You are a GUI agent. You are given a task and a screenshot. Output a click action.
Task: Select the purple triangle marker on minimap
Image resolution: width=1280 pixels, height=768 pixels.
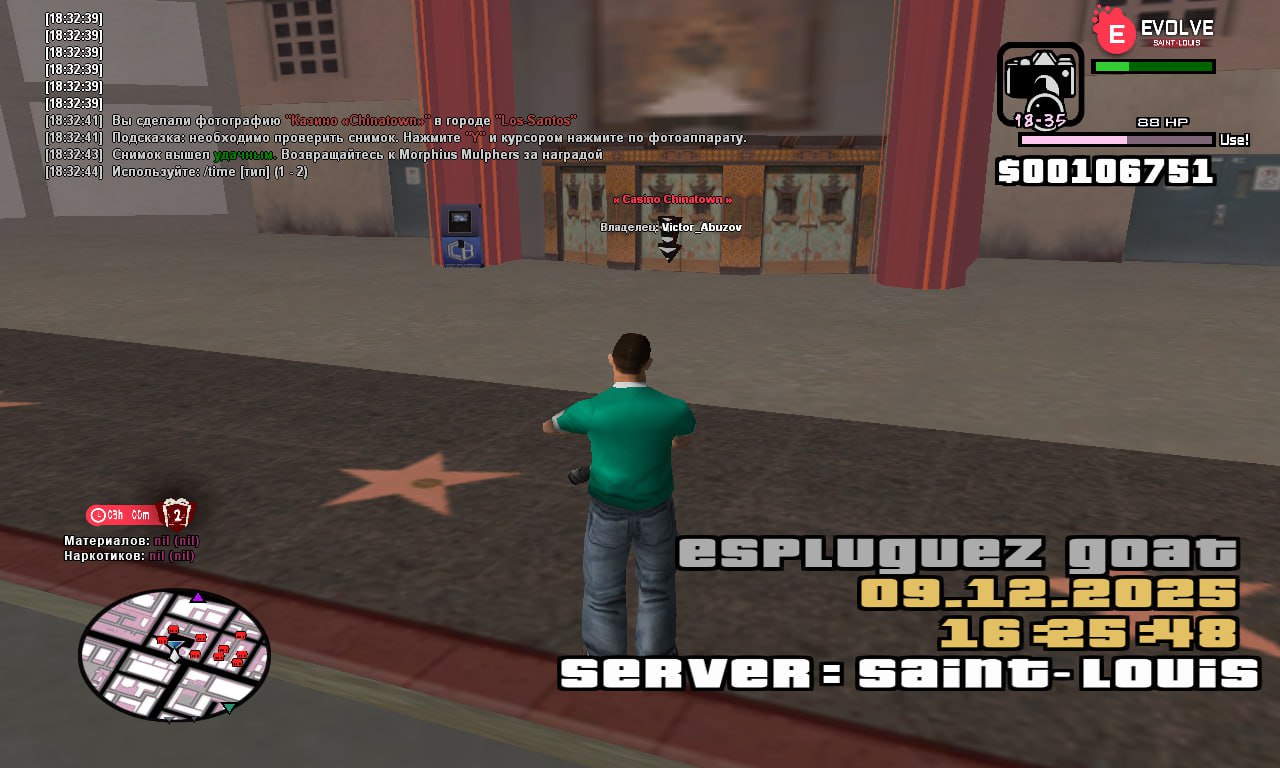click(198, 597)
